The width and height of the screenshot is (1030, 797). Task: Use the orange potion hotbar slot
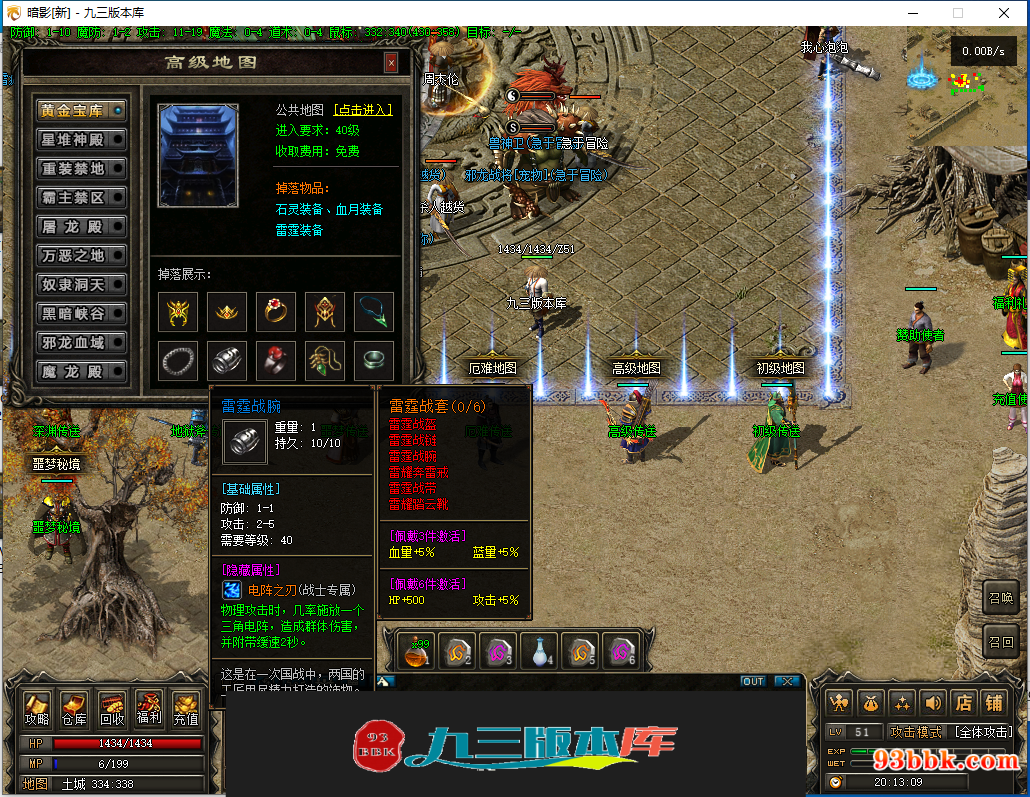click(x=416, y=652)
